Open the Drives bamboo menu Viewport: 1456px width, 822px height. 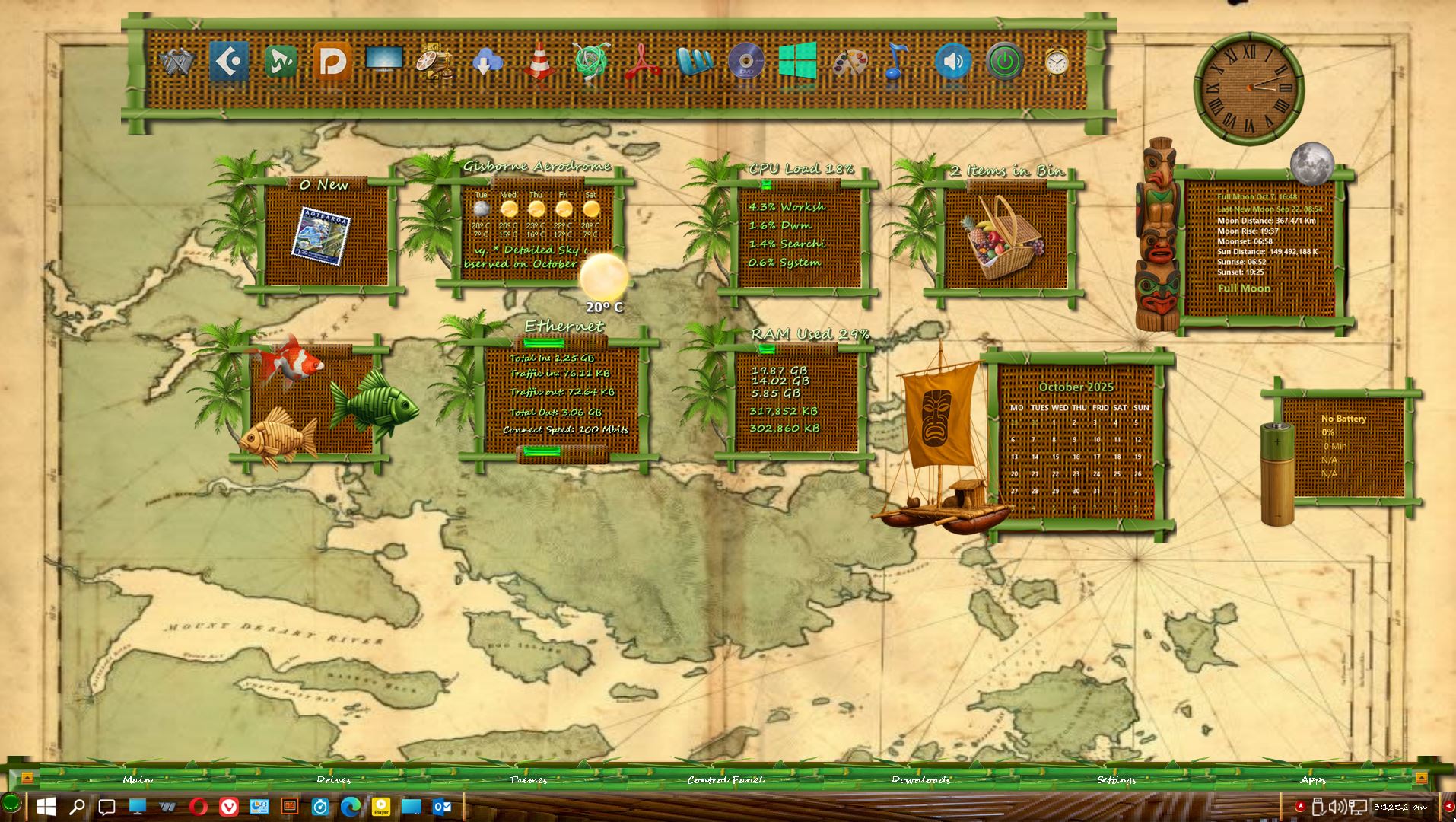coord(333,779)
